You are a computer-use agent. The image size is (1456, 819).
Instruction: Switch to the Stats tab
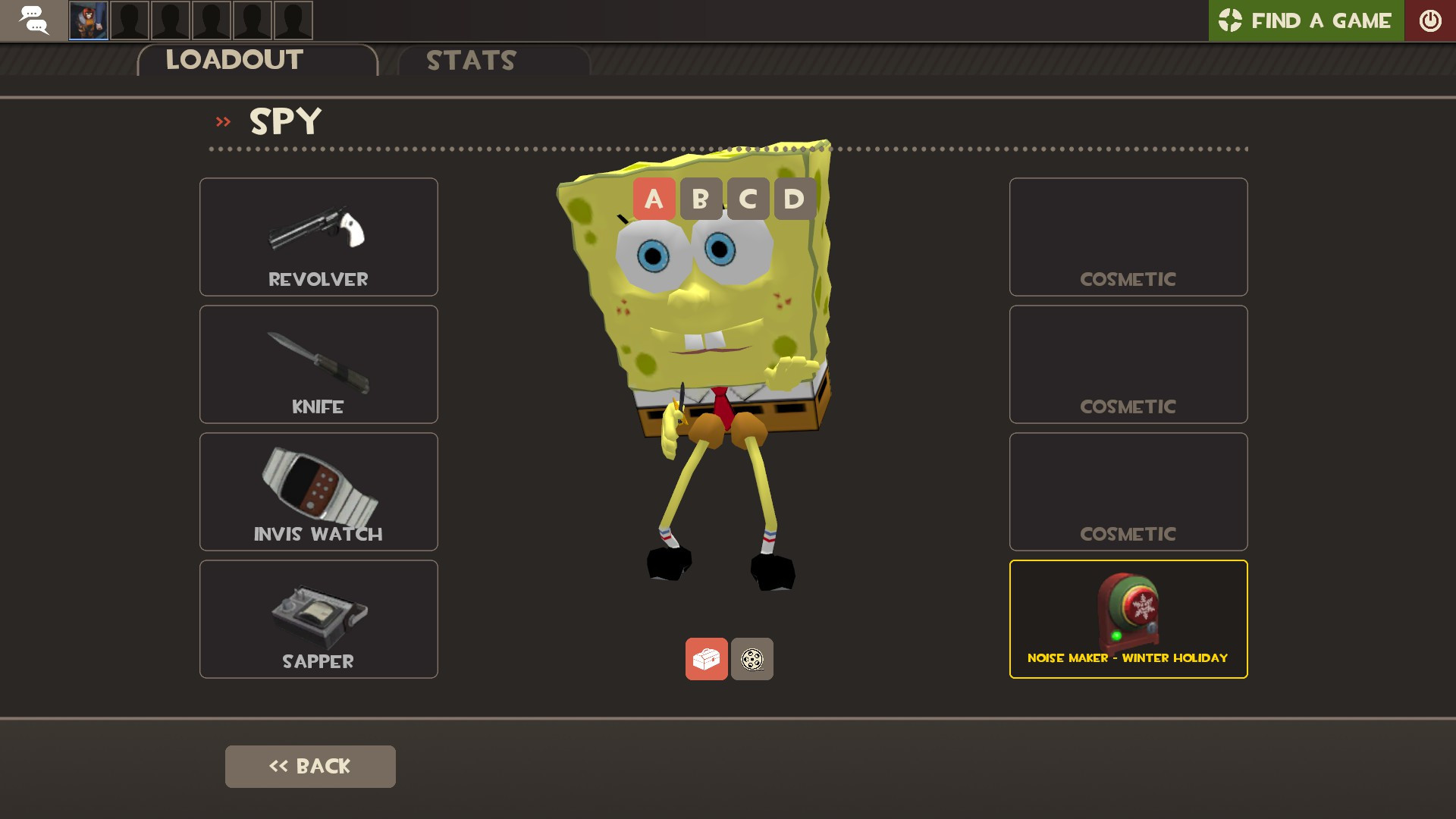coord(470,61)
